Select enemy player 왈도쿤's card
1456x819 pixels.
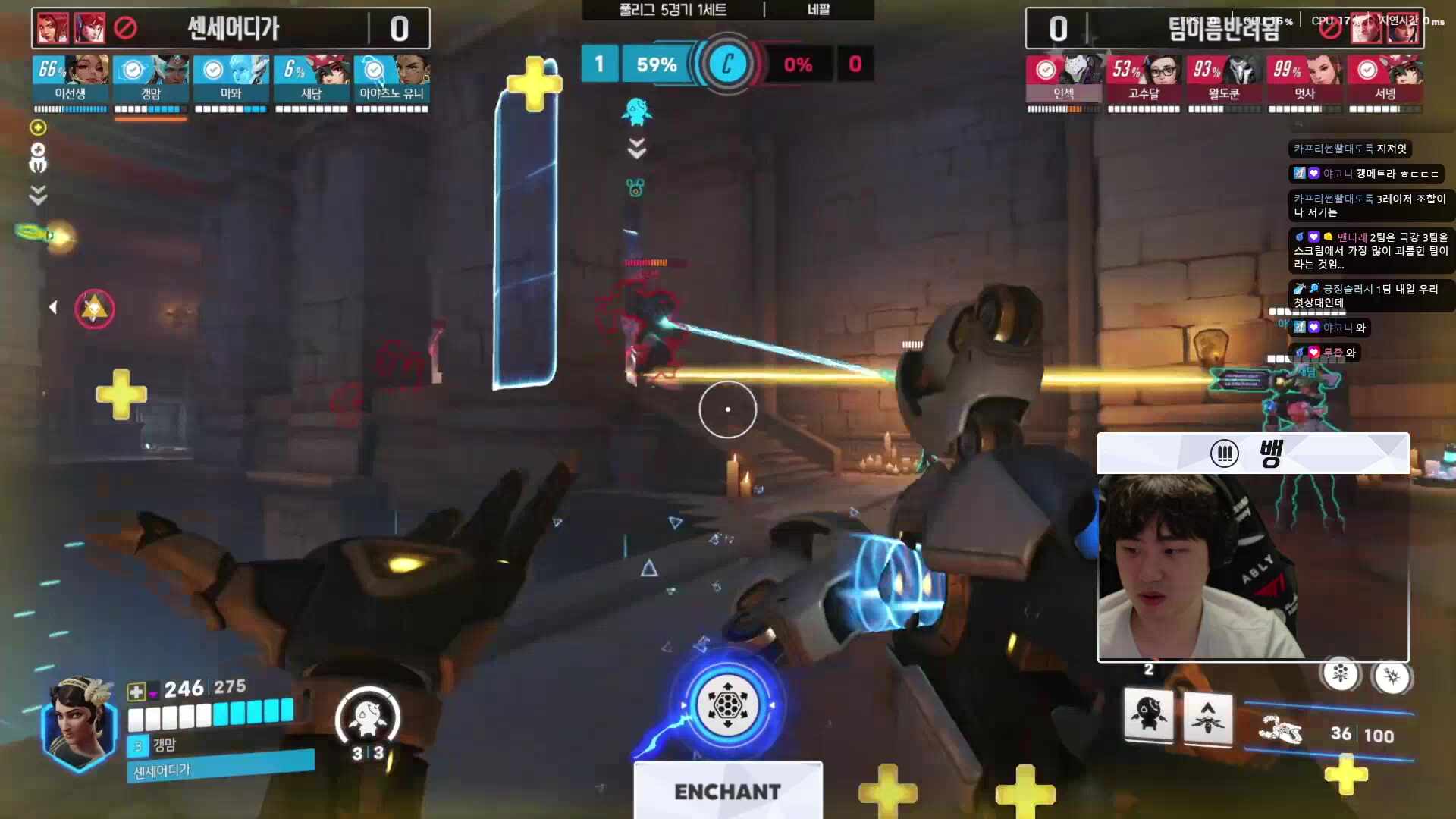coord(1224,80)
